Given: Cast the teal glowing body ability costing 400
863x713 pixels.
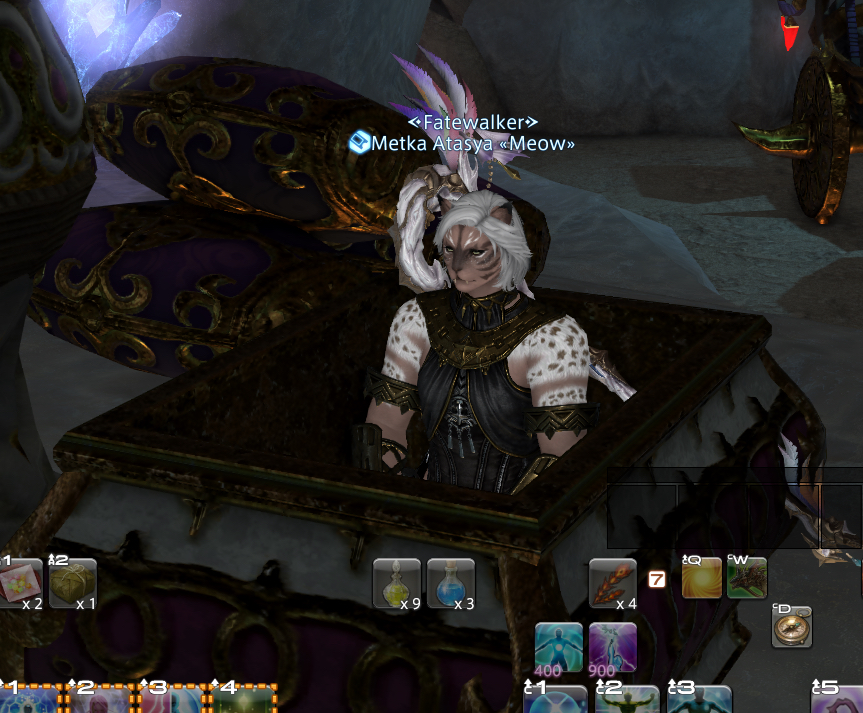Looking at the screenshot, I should tap(558, 646).
